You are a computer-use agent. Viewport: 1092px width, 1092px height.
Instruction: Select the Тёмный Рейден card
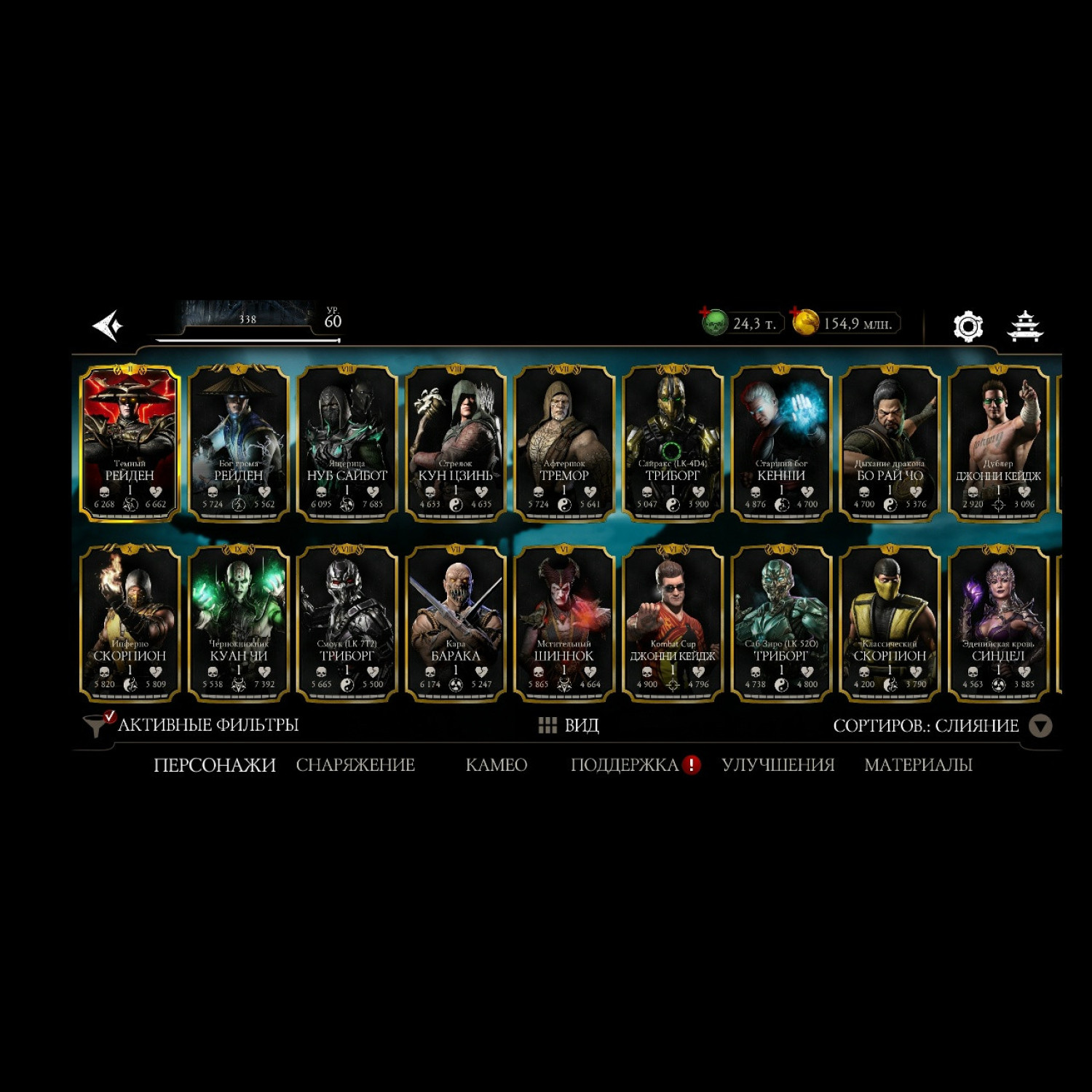pos(130,443)
